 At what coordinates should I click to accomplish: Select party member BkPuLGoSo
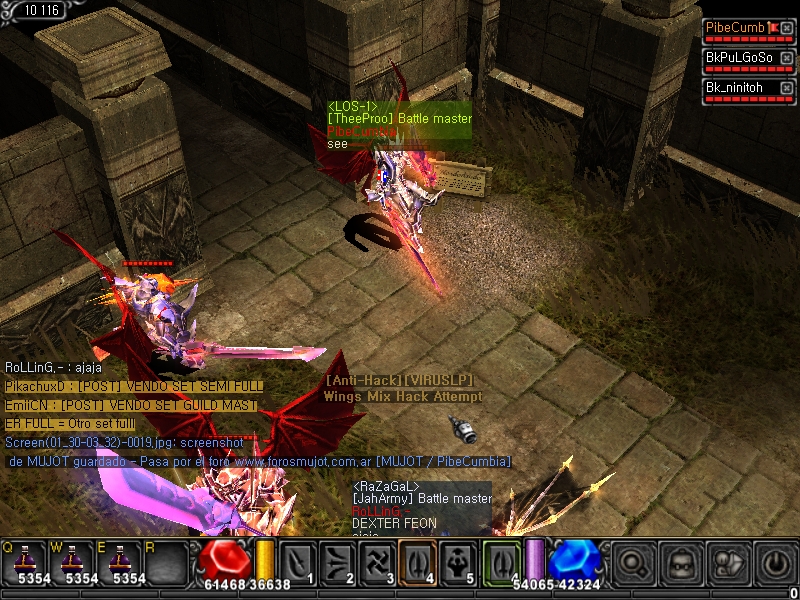pos(739,58)
